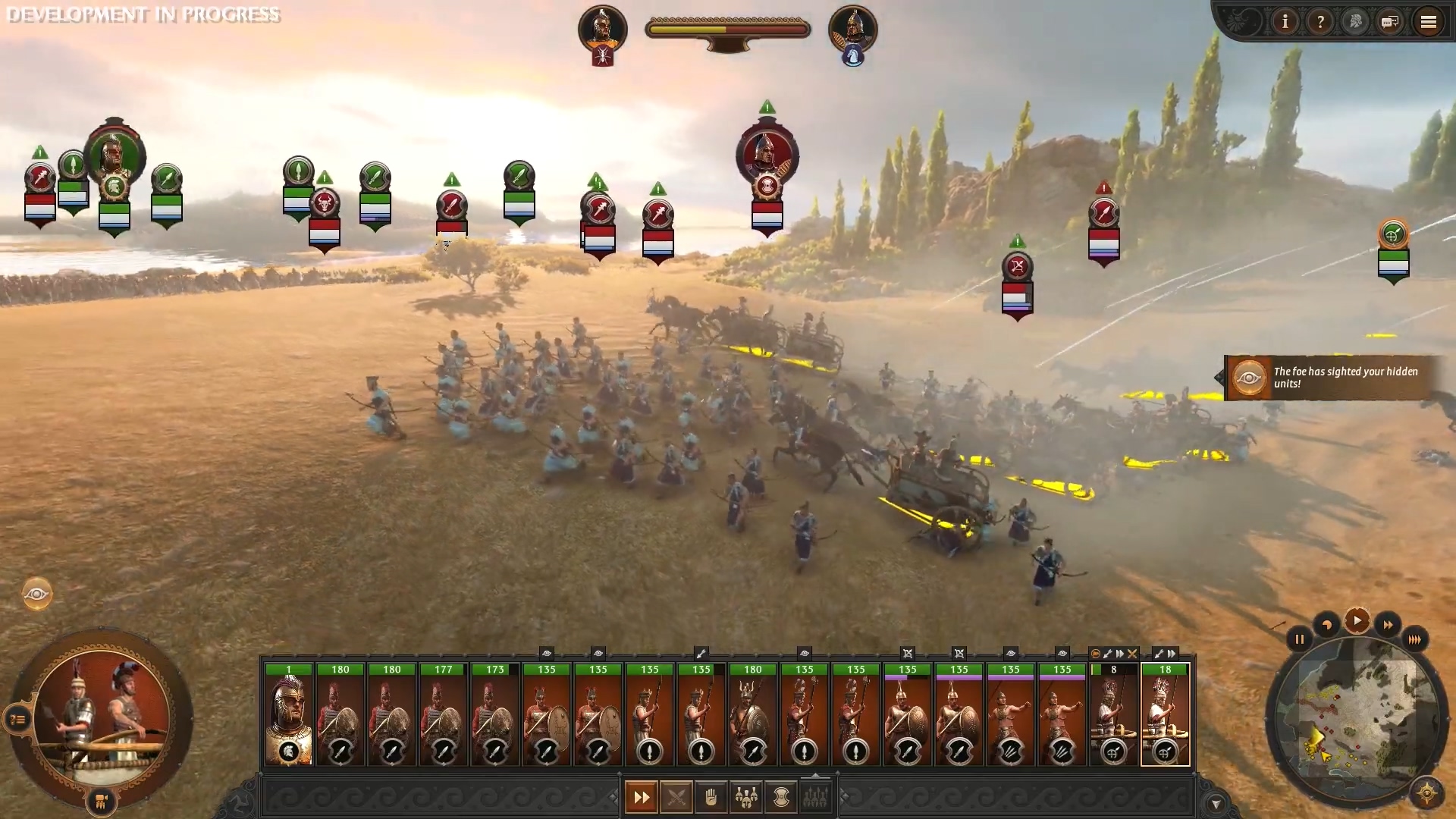1456x819 pixels.
Task: Open the chat speech-bubble panel
Action: pos(1389,22)
